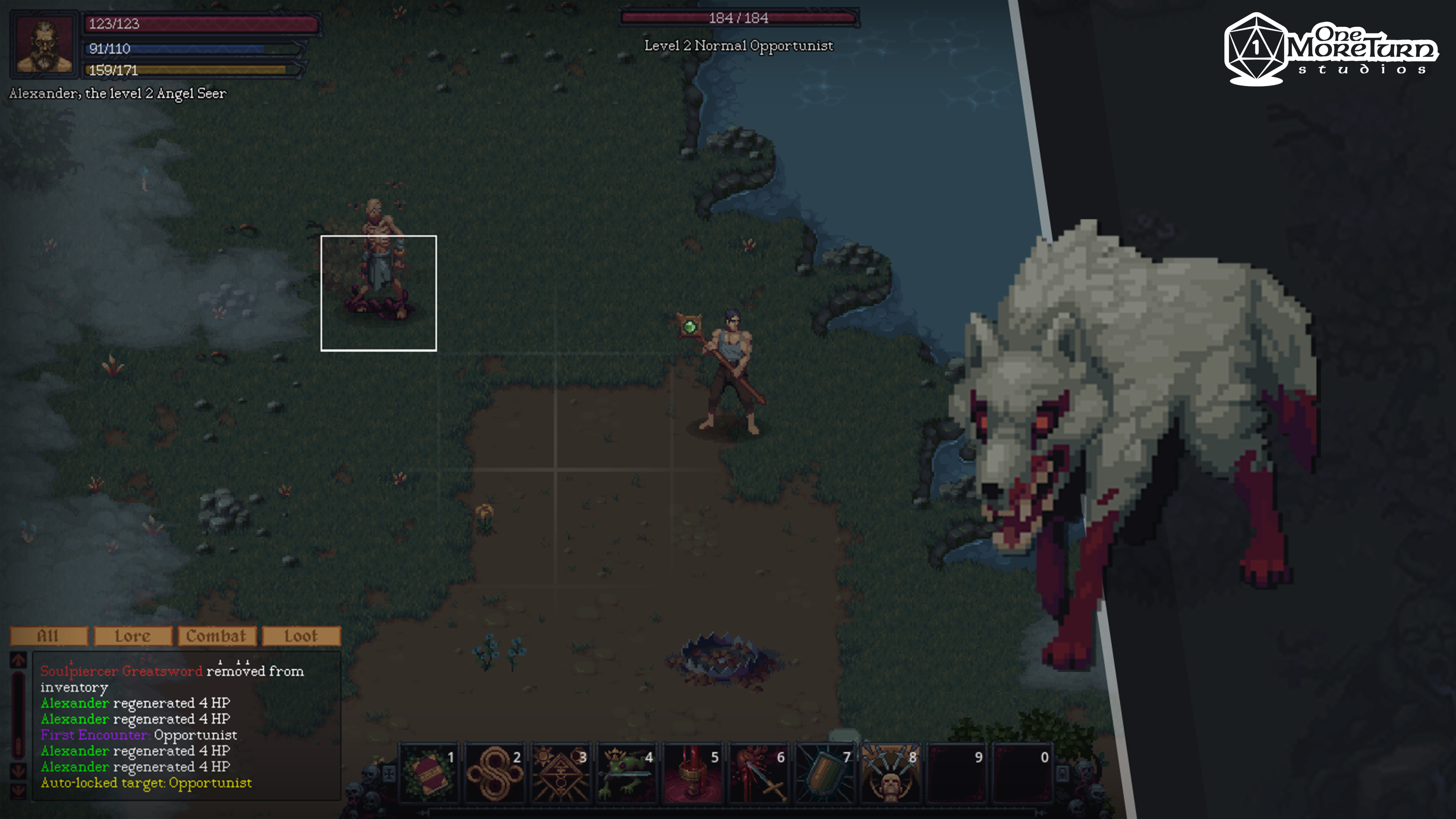The width and height of the screenshot is (1456, 819).
Task: Open the Lore log tab
Action: click(x=133, y=636)
